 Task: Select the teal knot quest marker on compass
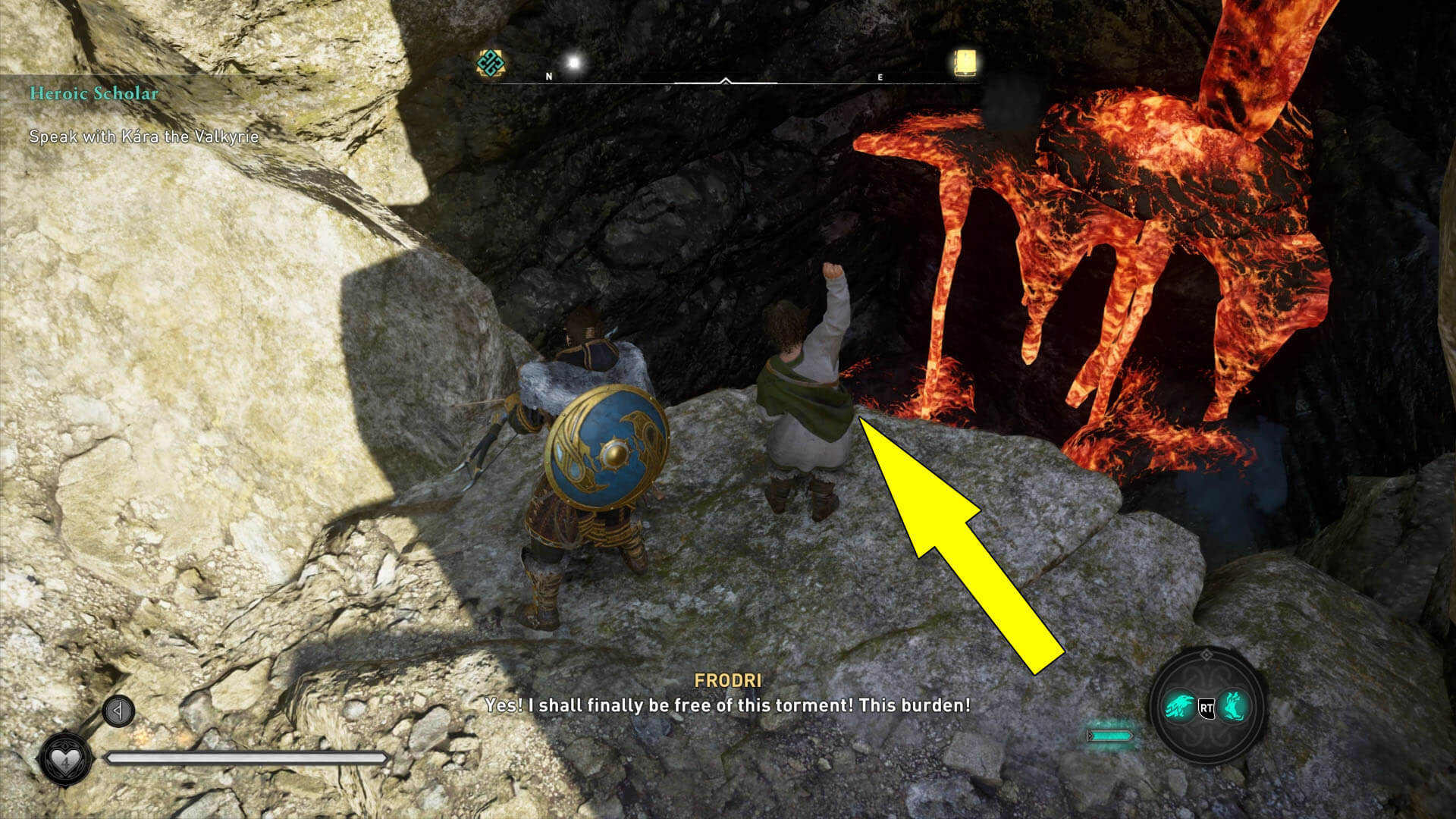click(491, 63)
